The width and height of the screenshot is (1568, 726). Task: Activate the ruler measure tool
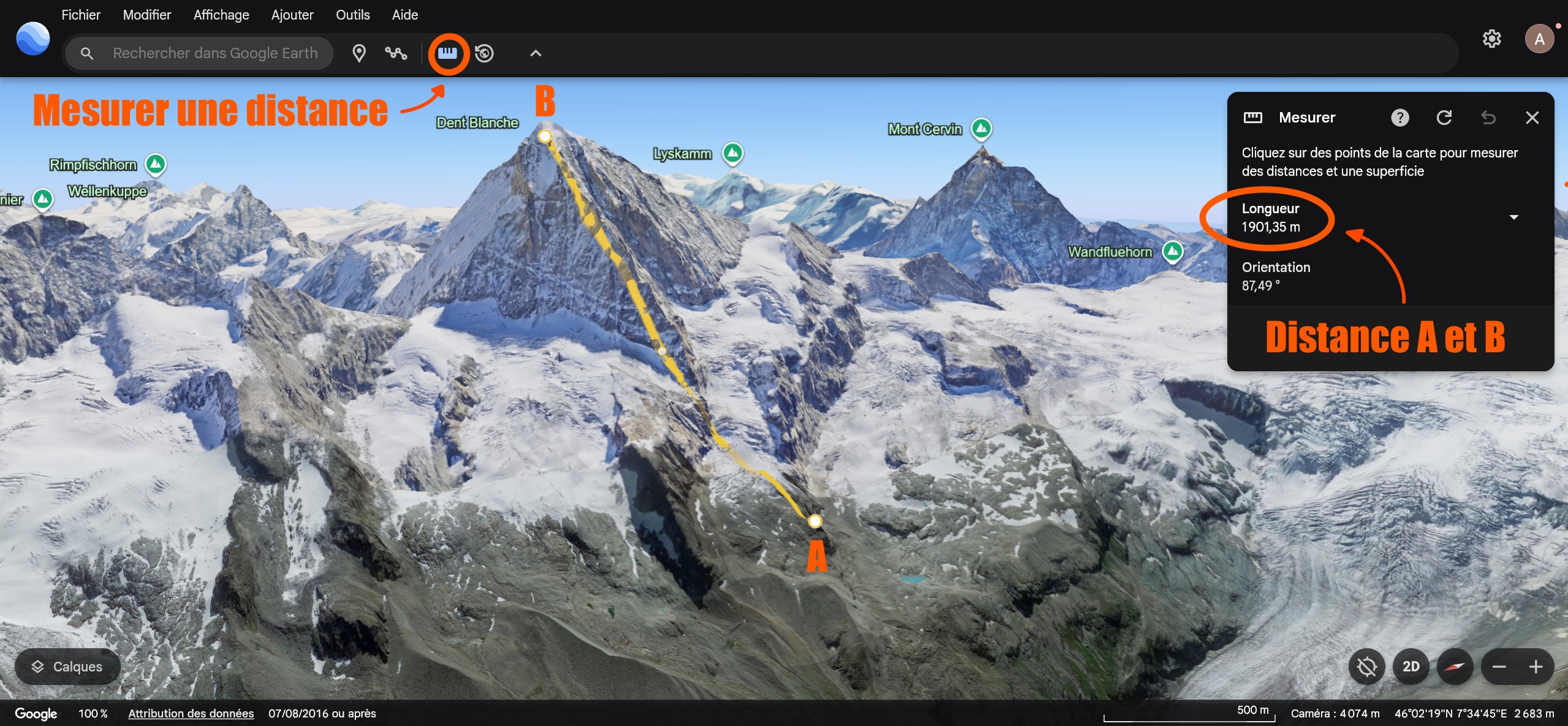(x=447, y=53)
